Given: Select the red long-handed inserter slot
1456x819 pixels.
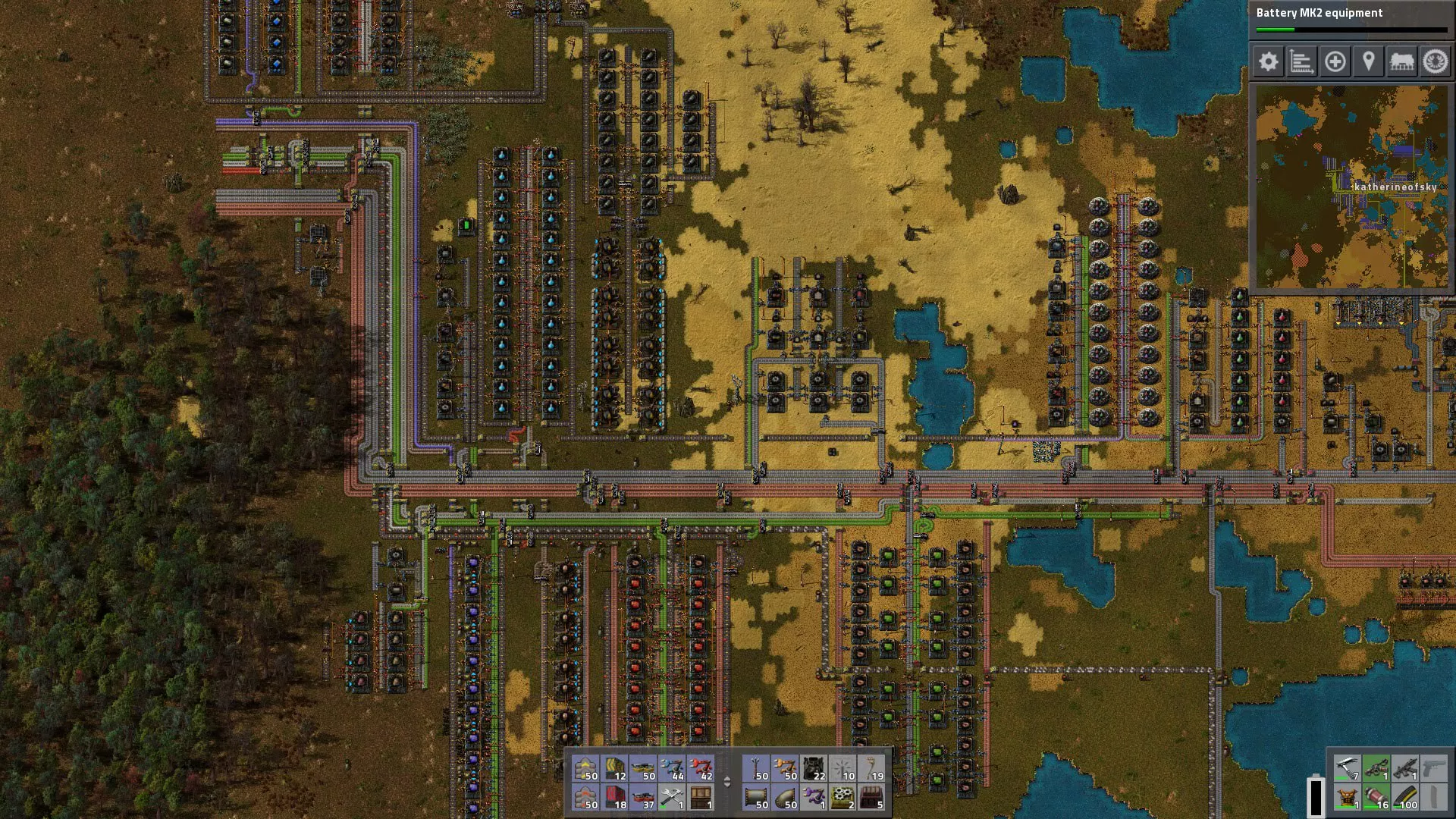Looking at the screenshot, I should pyautogui.click(x=701, y=769).
